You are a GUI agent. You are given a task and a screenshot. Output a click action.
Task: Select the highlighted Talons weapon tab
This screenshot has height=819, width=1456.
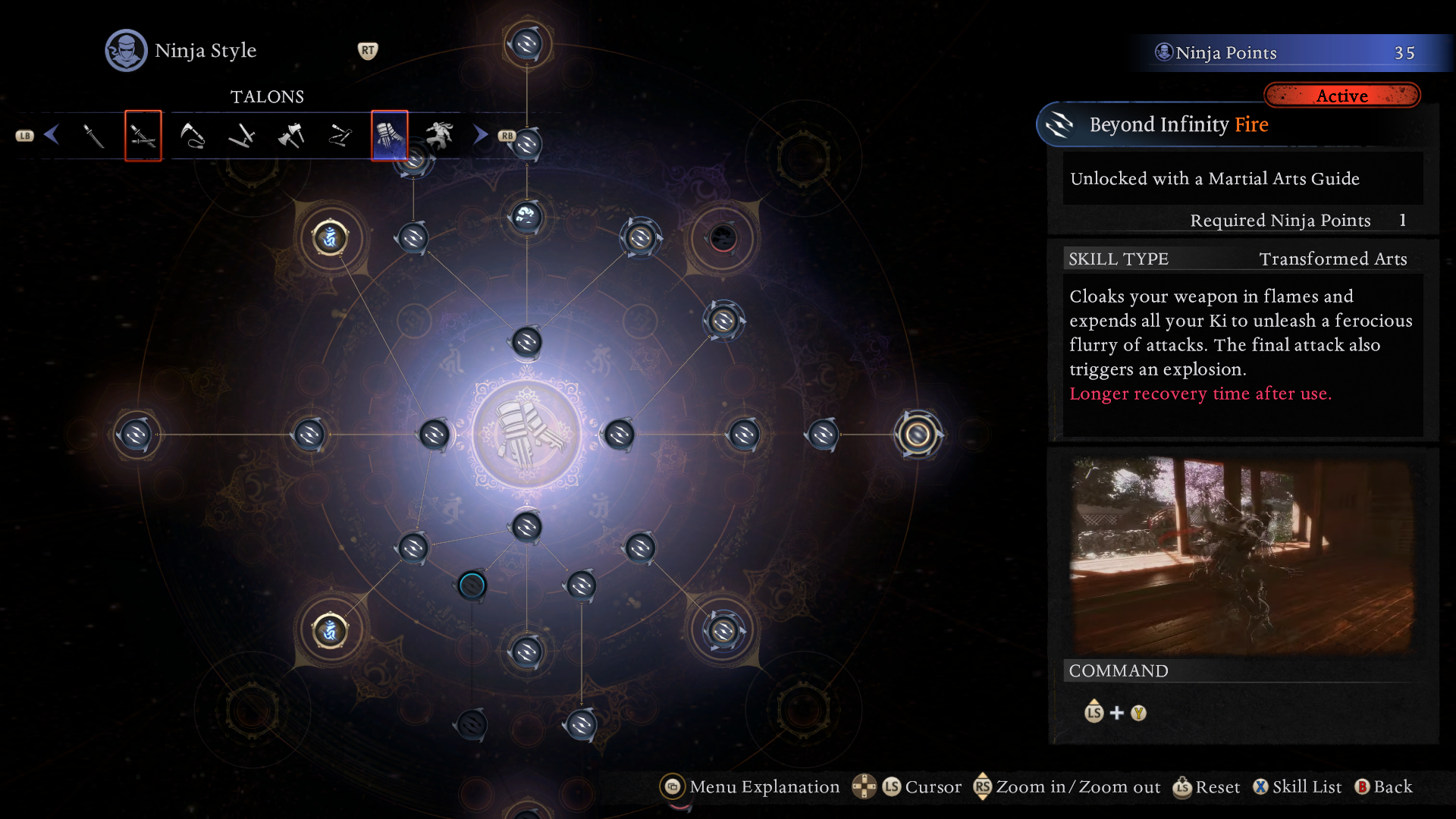click(x=390, y=136)
